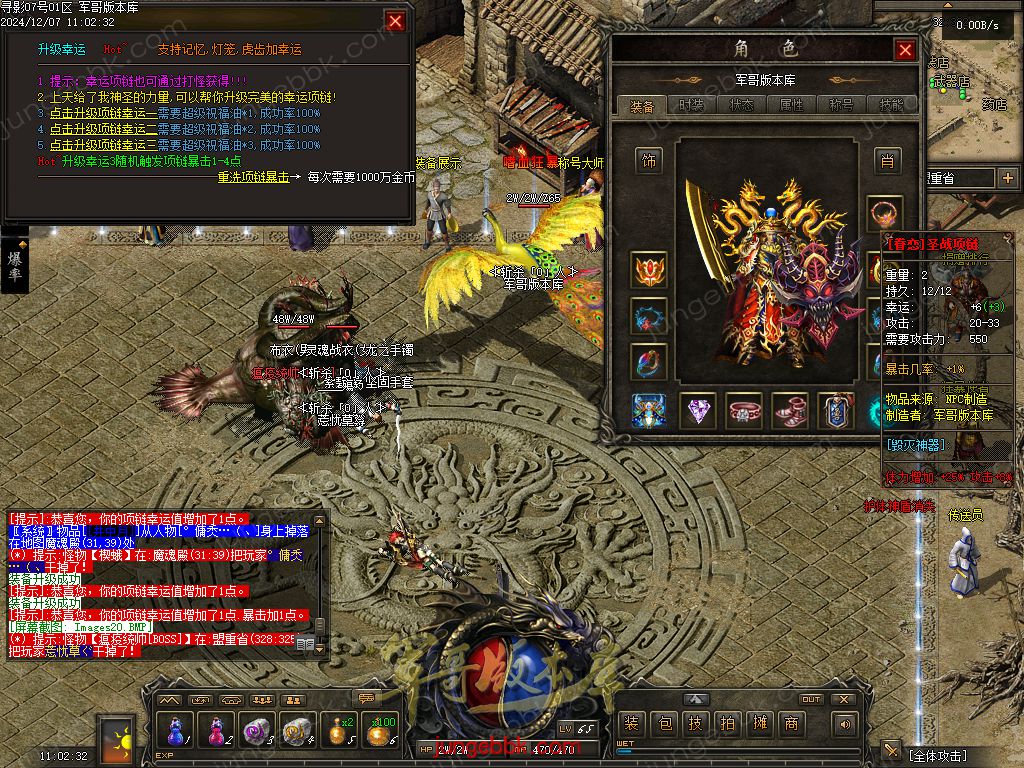Open the 商 shop button
1024x768 pixels.
(791, 724)
